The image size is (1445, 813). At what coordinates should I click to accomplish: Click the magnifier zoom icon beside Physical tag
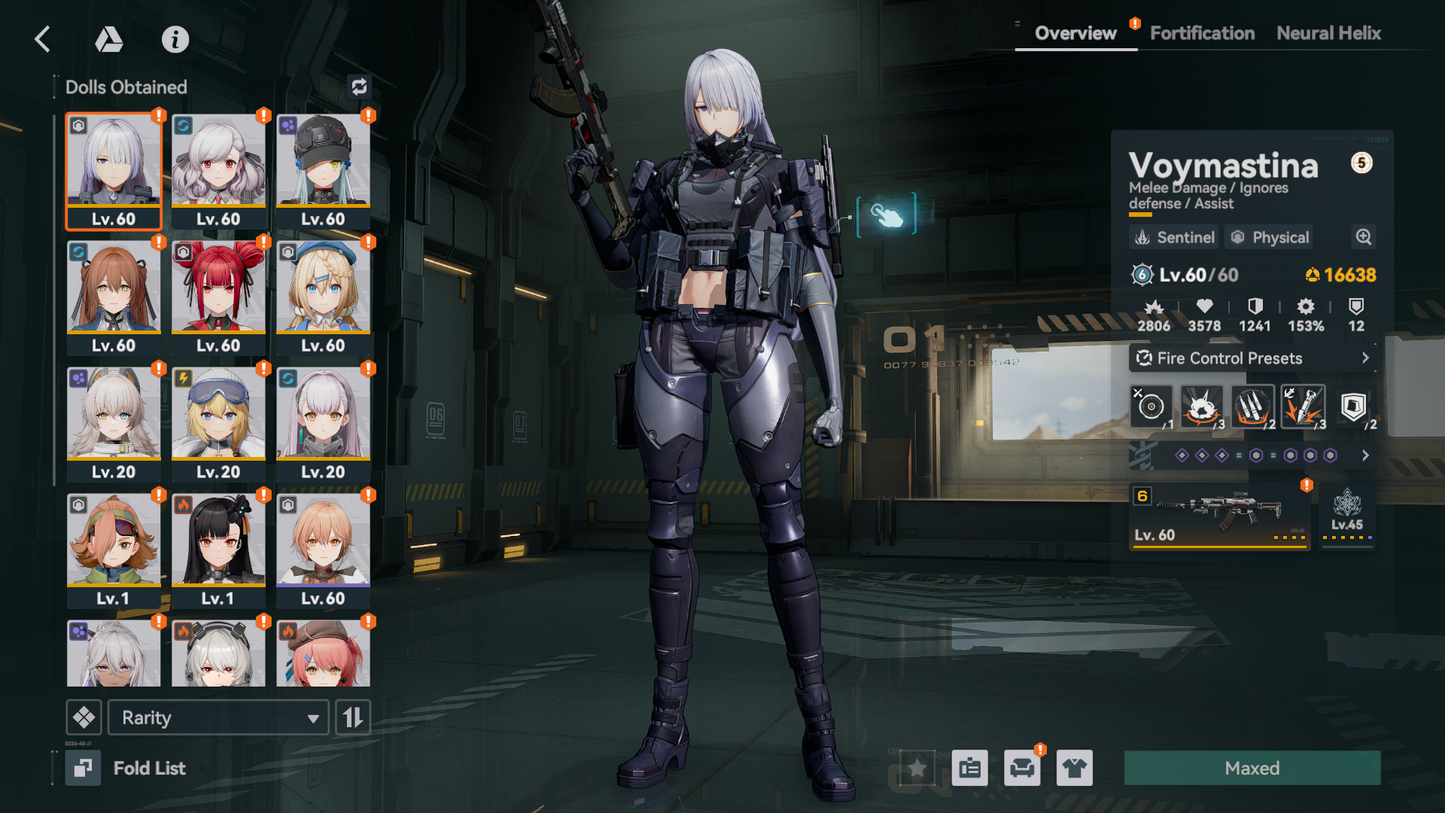[1363, 237]
